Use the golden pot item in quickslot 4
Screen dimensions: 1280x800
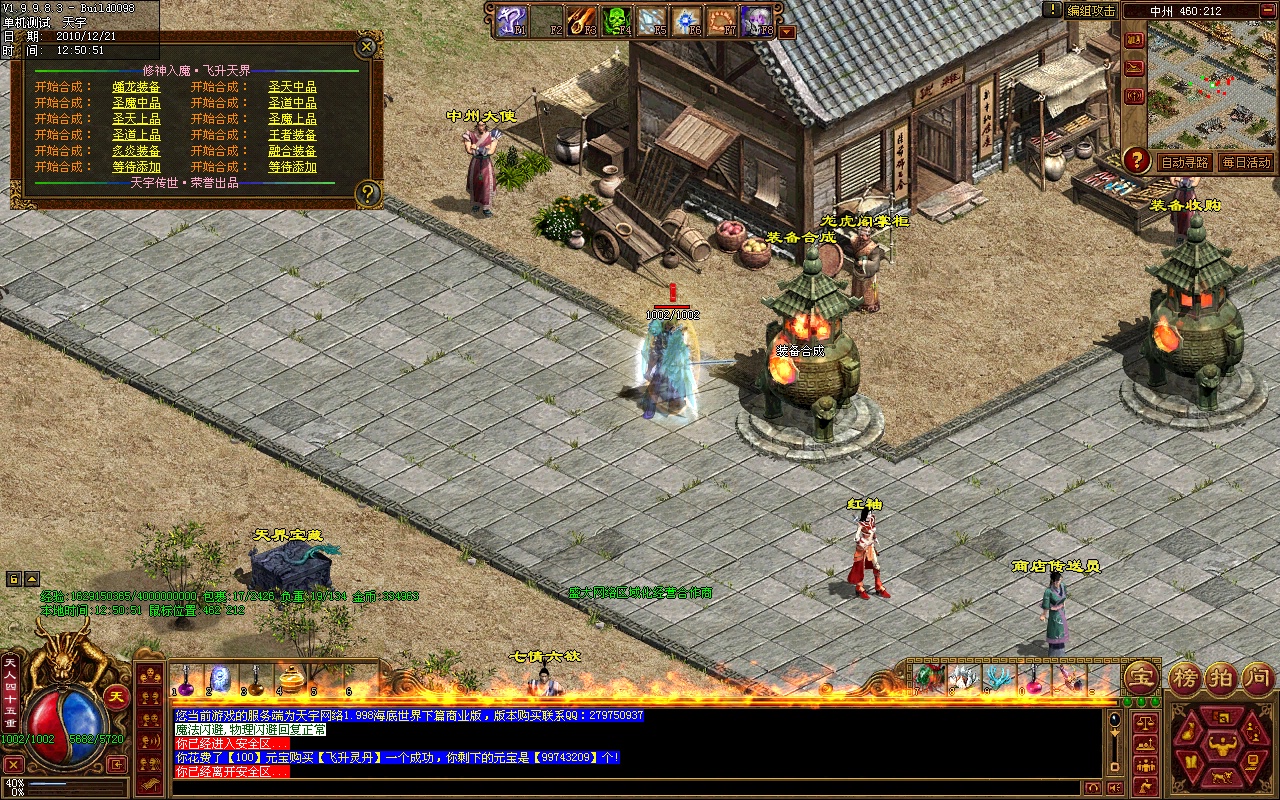(291, 678)
